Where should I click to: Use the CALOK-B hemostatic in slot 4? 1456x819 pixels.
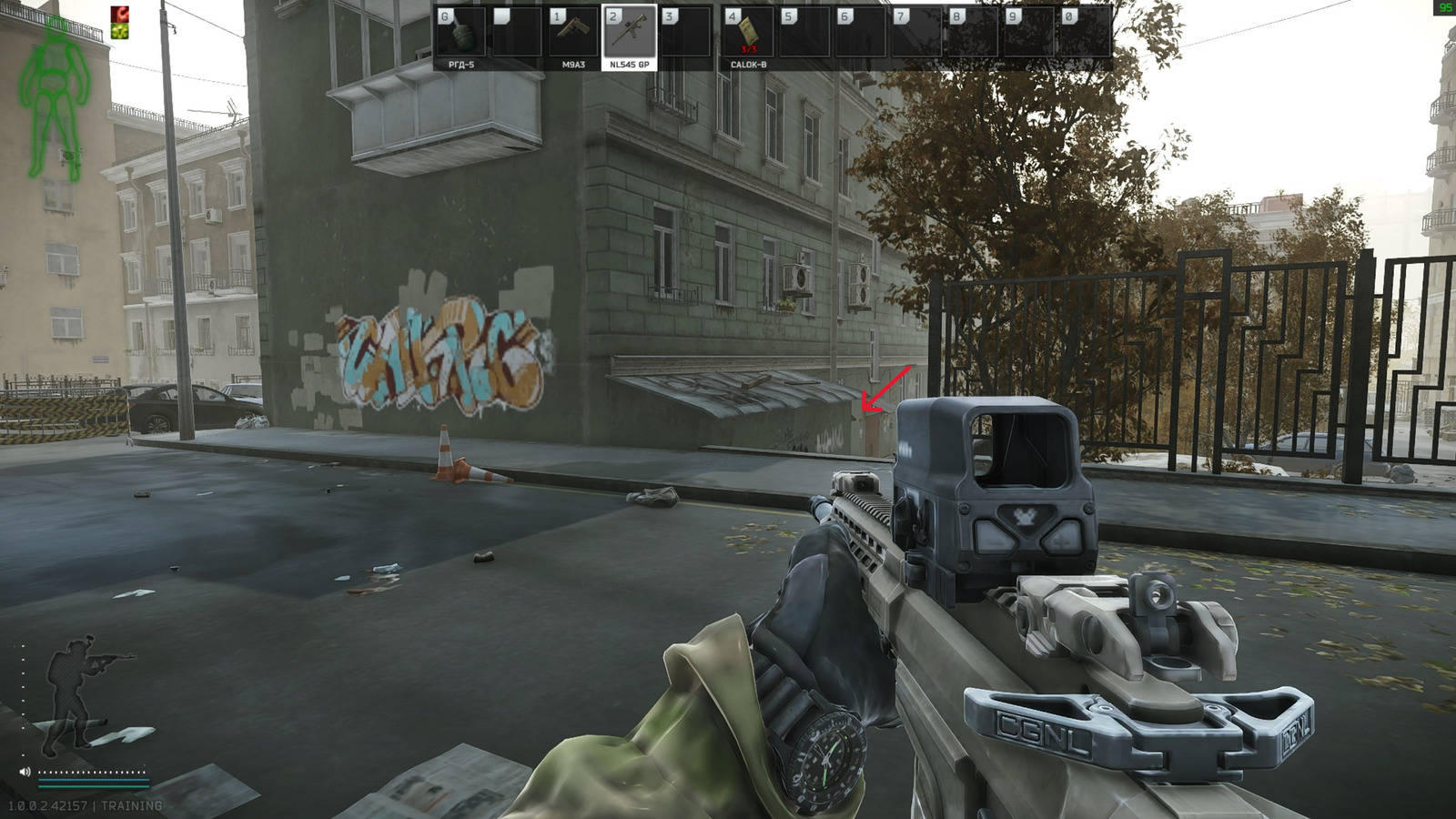(x=750, y=30)
